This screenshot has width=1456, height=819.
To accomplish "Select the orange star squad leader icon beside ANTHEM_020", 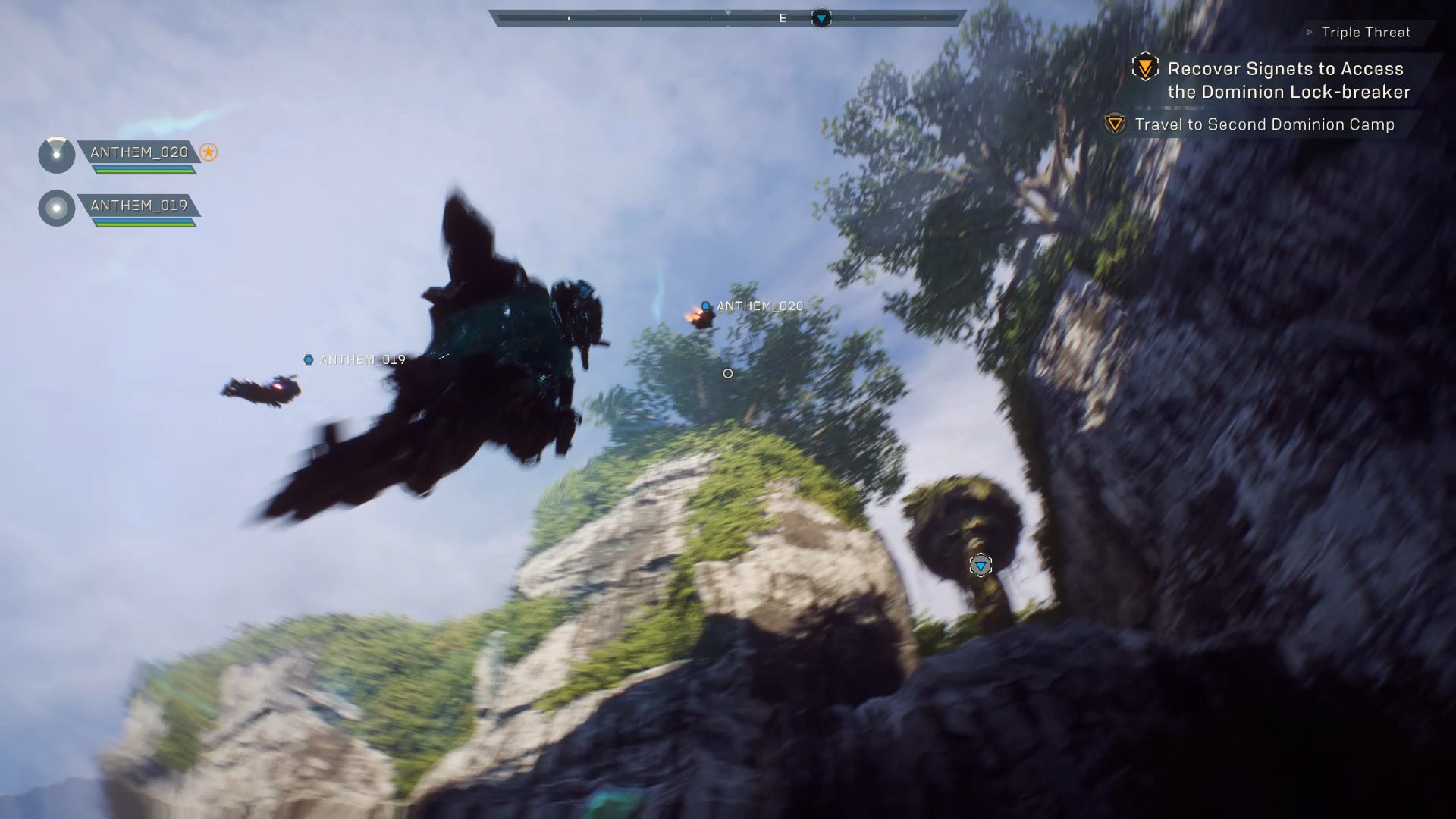I will click(209, 153).
